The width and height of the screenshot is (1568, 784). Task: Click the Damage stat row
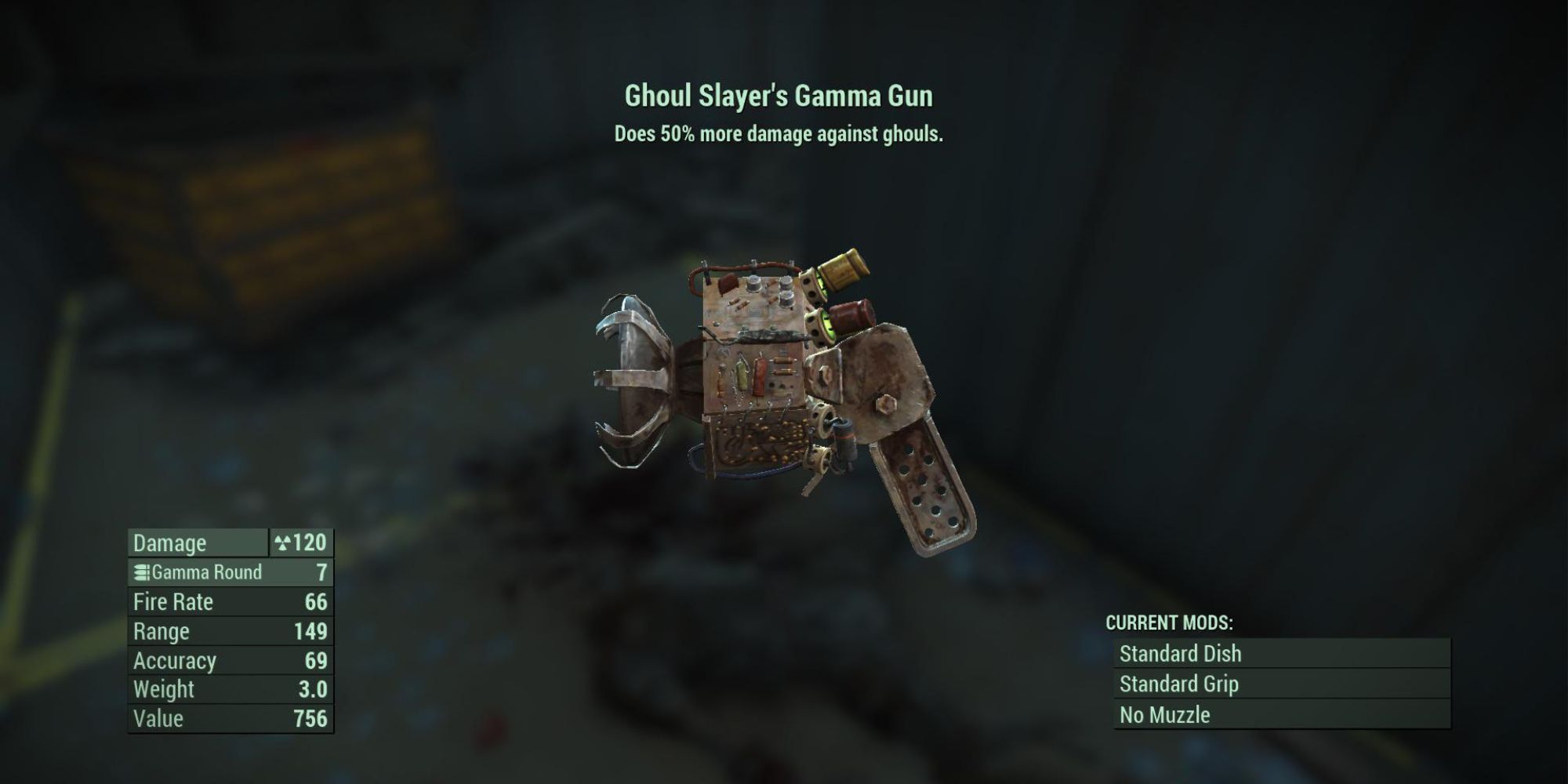tap(196, 543)
